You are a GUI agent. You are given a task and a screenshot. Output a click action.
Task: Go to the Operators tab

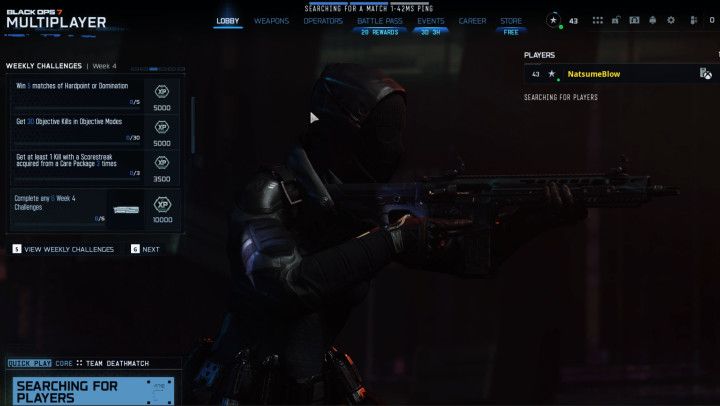click(x=322, y=20)
